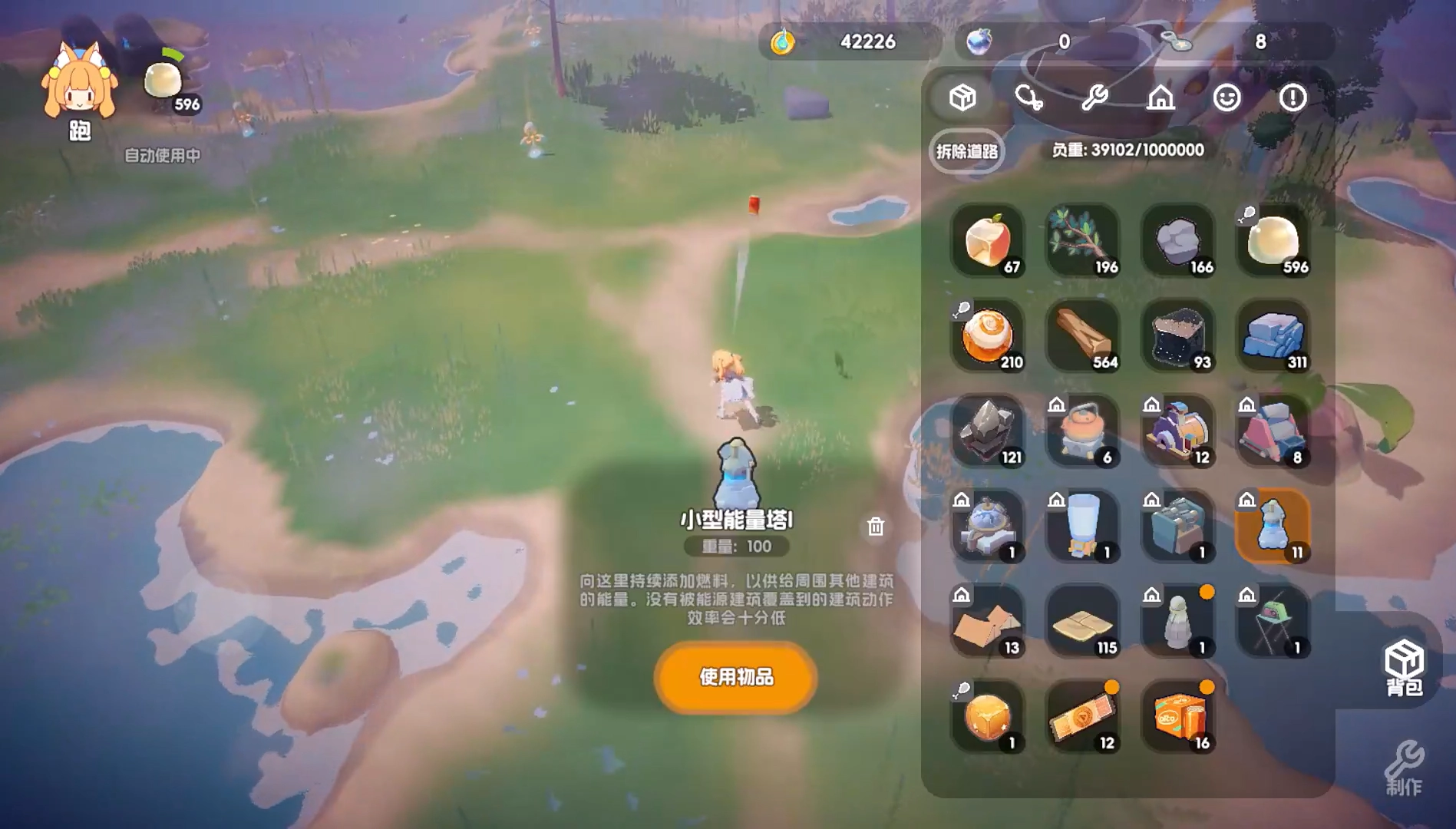The height and width of the screenshot is (829, 1456).
Task: Click the trash icon beside 小型能量塔
Action: 874,527
